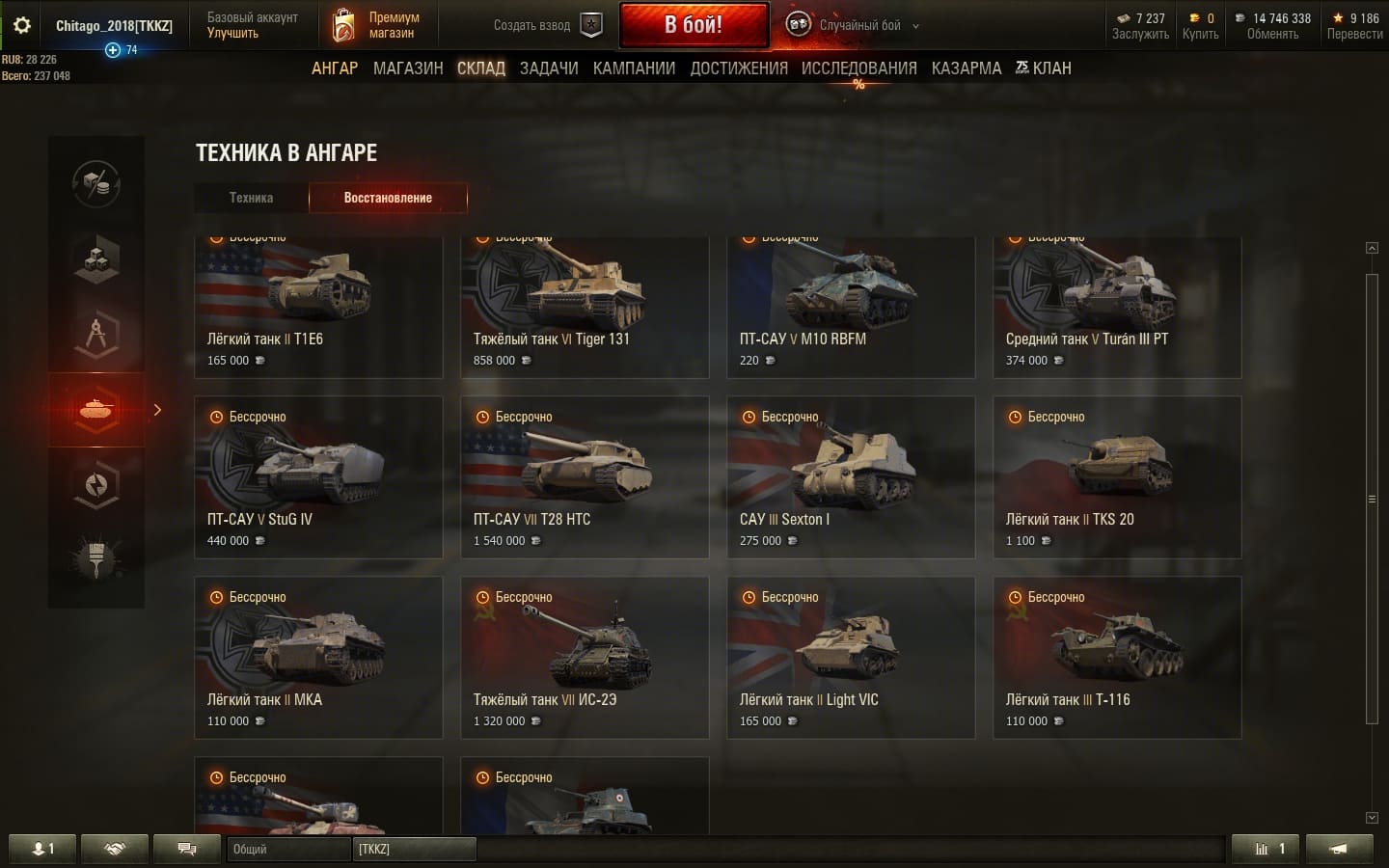Image resolution: width=1389 pixels, height=868 pixels.
Task: Open the МАГАЗИН section
Action: tap(408, 68)
